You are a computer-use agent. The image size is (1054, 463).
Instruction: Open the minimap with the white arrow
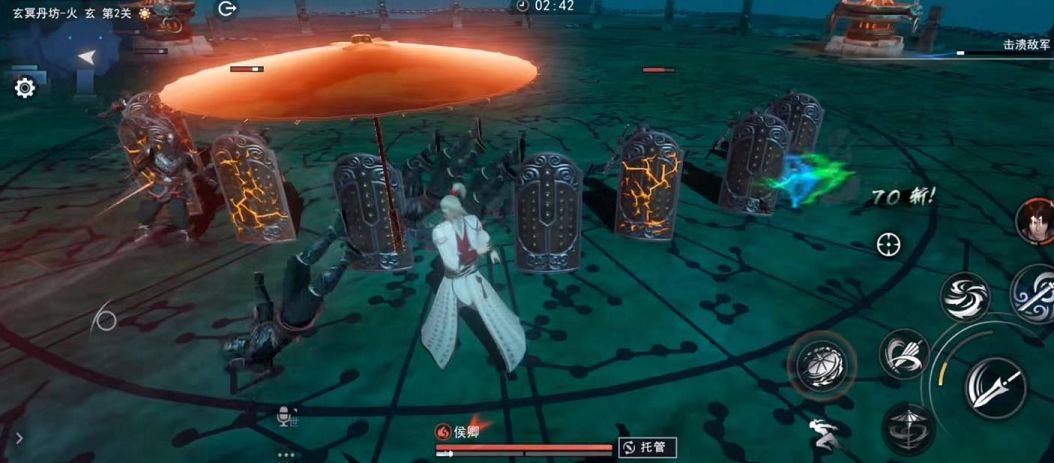coord(87,57)
